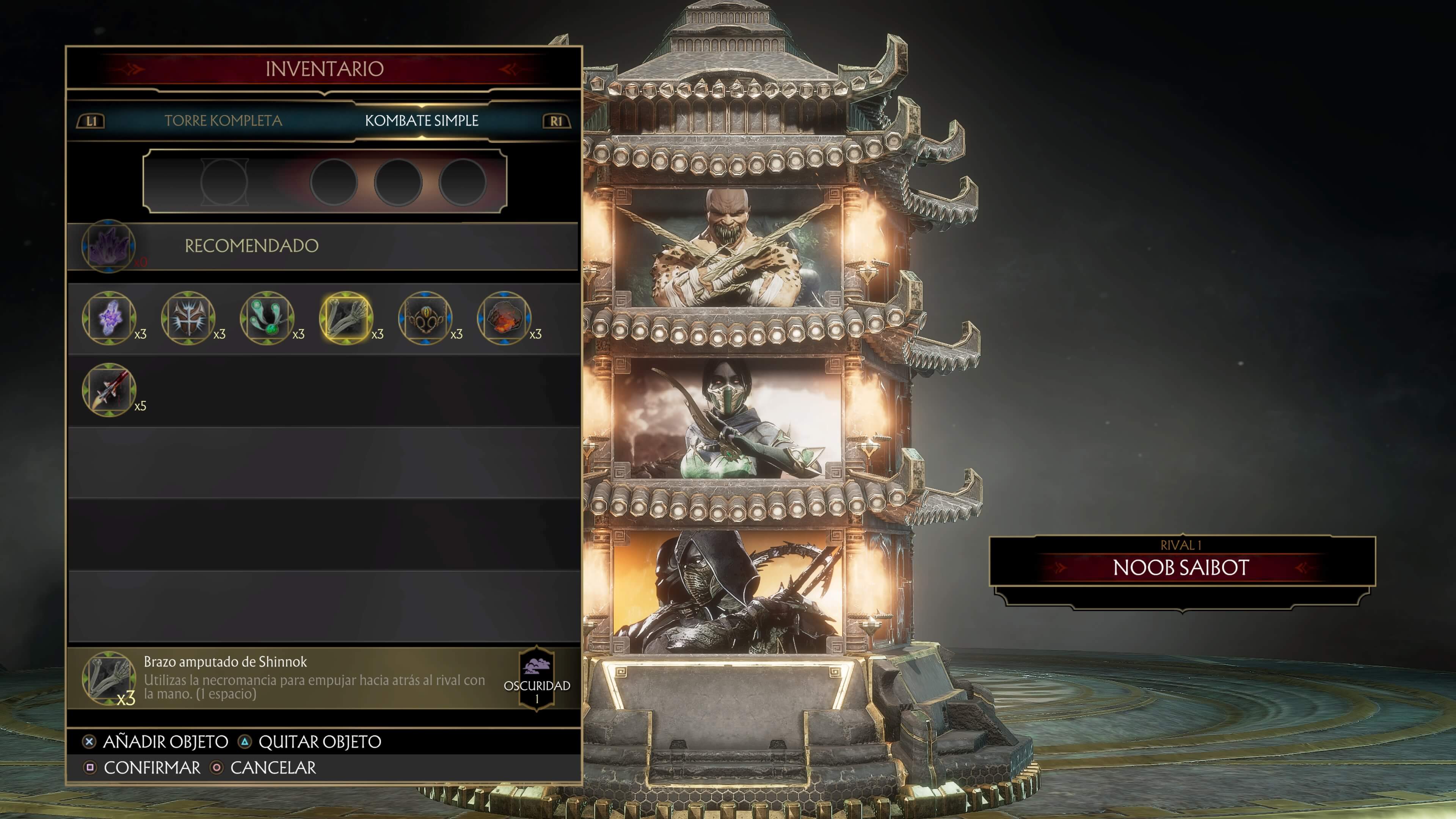1456x819 pixels.
Task: Pick the spiked brown shield konsumable
Action: (x=188, y=318)
